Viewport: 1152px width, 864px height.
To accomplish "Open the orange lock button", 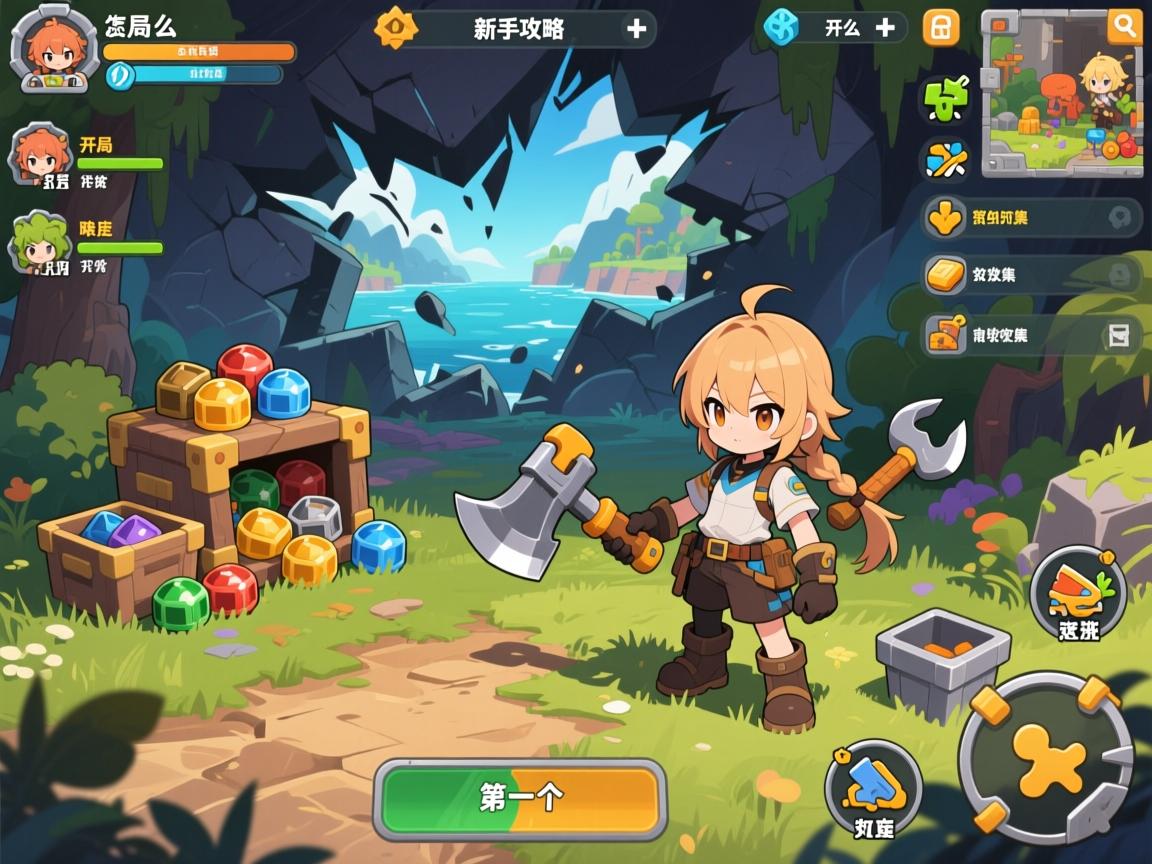I will coord(940,28).
